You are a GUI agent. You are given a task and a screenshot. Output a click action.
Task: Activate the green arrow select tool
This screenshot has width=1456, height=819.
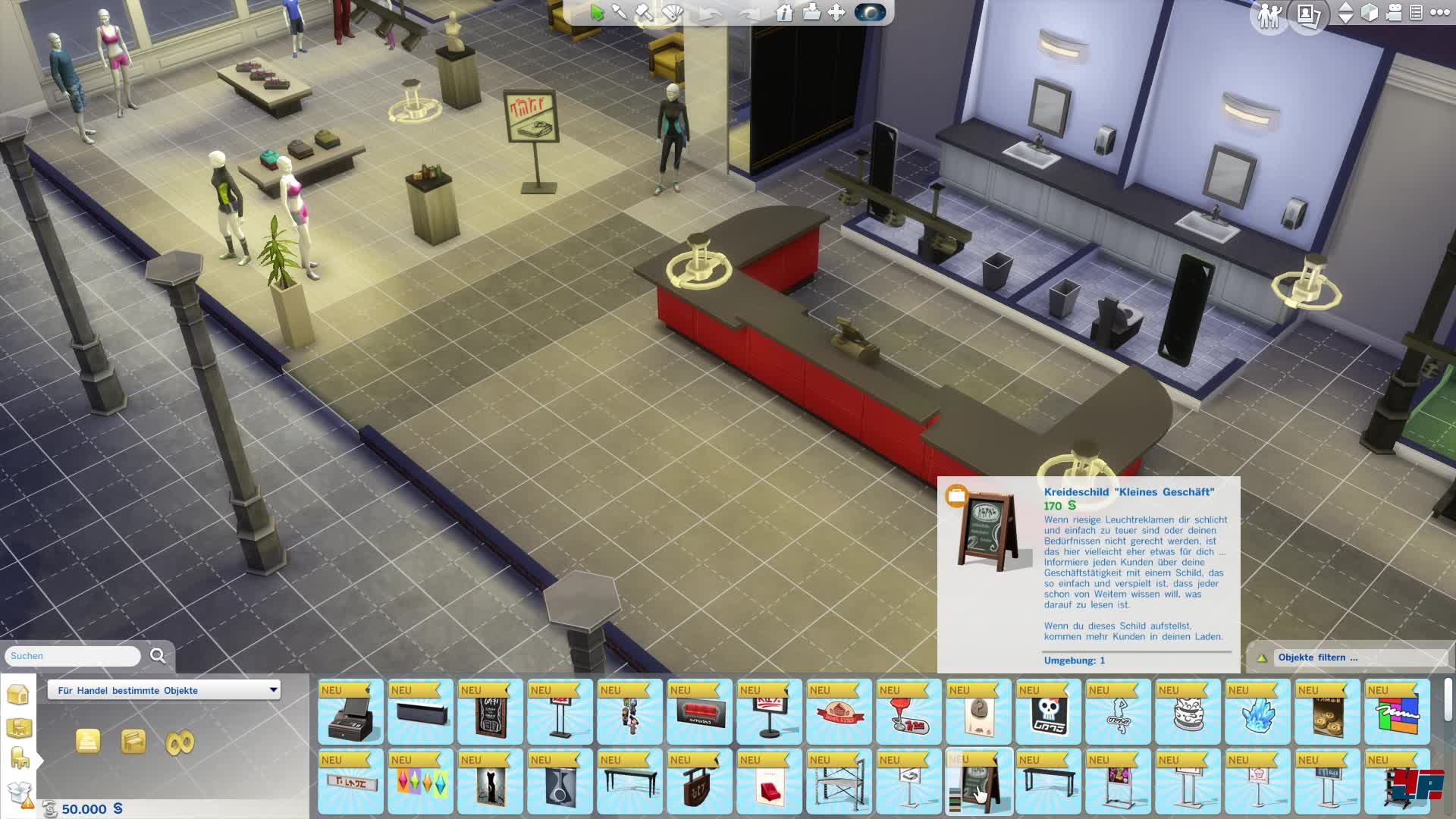pyautogui.click(x=597, y=13)
